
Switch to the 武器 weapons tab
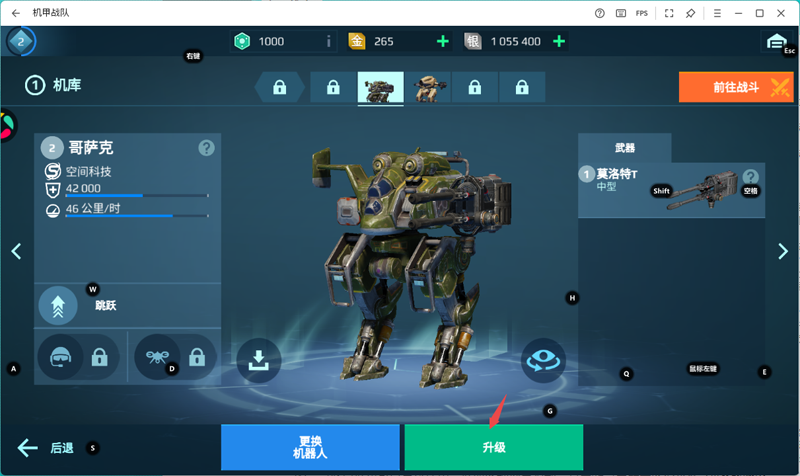[624, 148]
